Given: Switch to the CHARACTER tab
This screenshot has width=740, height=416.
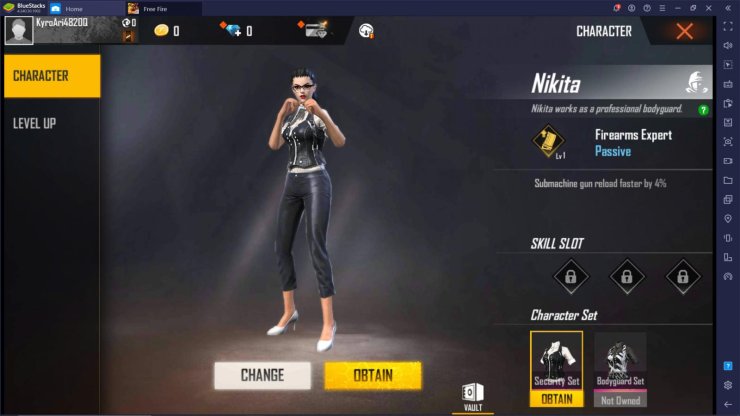Looking at the screenshot, I should coord(51,76).
